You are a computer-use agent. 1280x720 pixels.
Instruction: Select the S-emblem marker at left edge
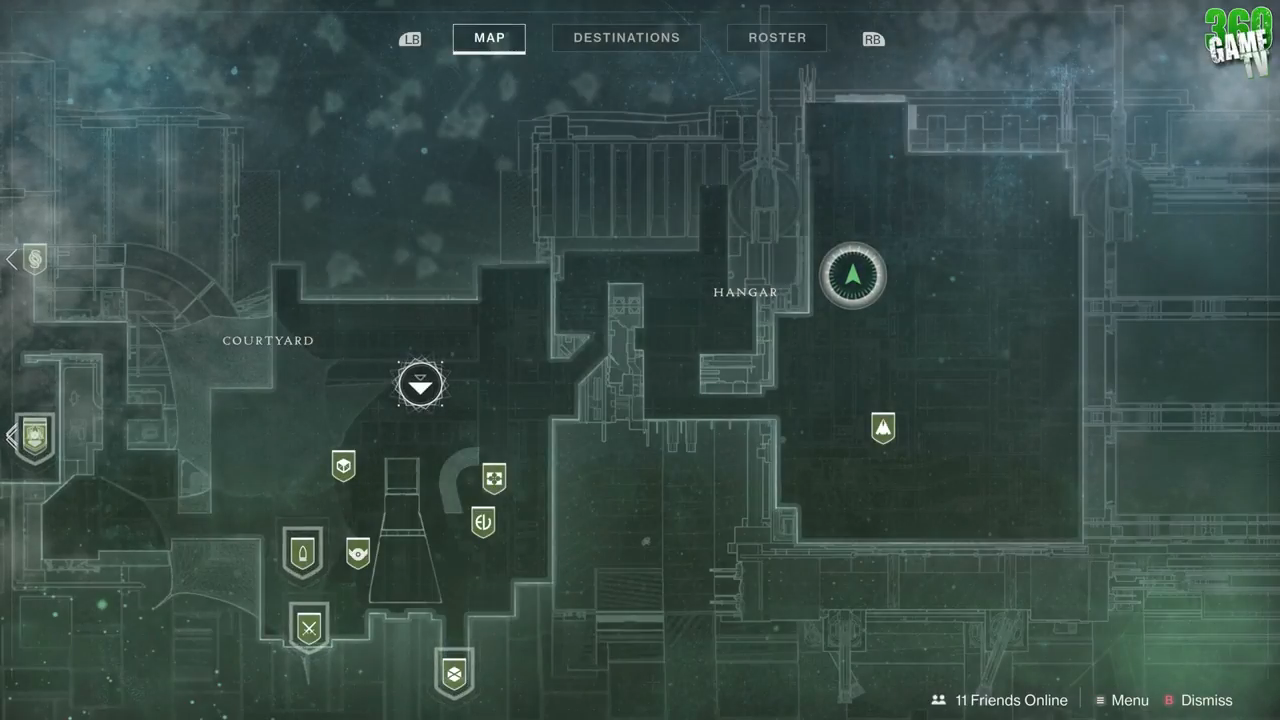35,260
